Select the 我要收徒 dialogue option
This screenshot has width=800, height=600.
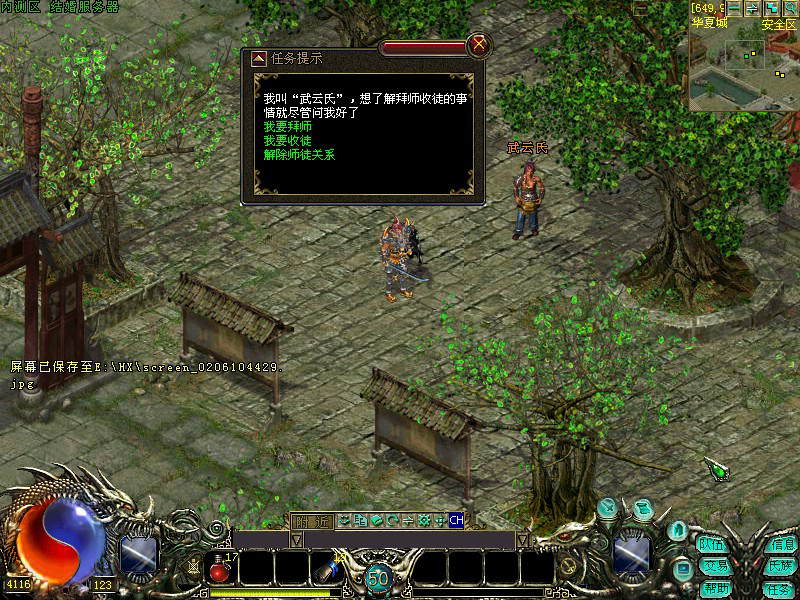pos(287,141)
